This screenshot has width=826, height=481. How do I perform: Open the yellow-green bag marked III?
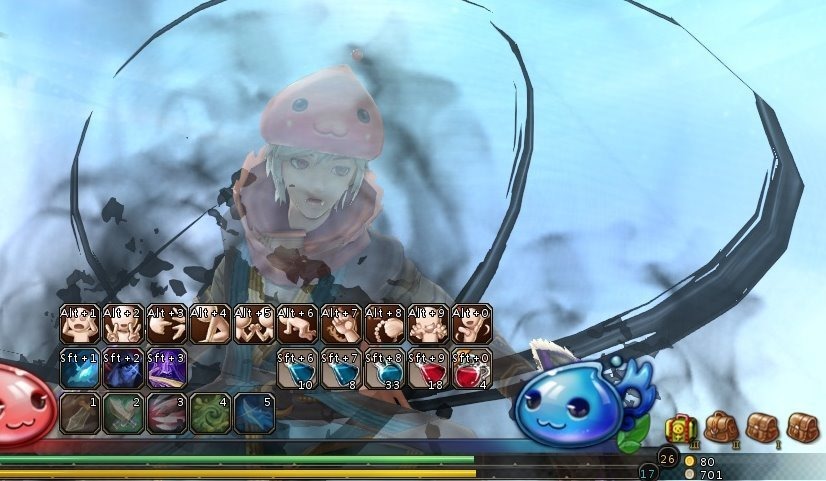point(680,427)
